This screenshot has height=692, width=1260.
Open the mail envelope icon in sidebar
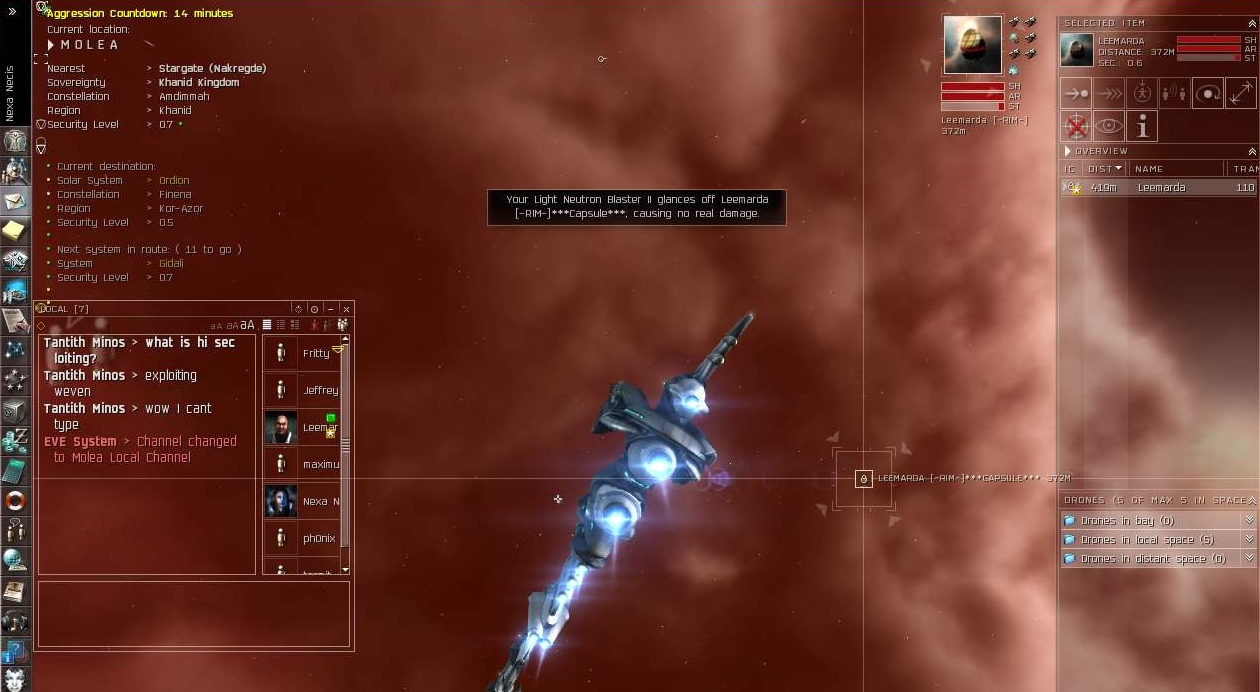point(15,201)
